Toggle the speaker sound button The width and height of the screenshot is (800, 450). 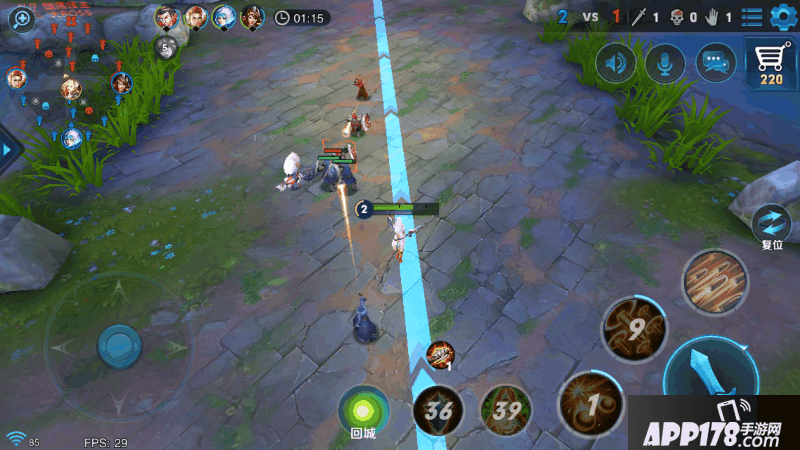coord(617,64)
